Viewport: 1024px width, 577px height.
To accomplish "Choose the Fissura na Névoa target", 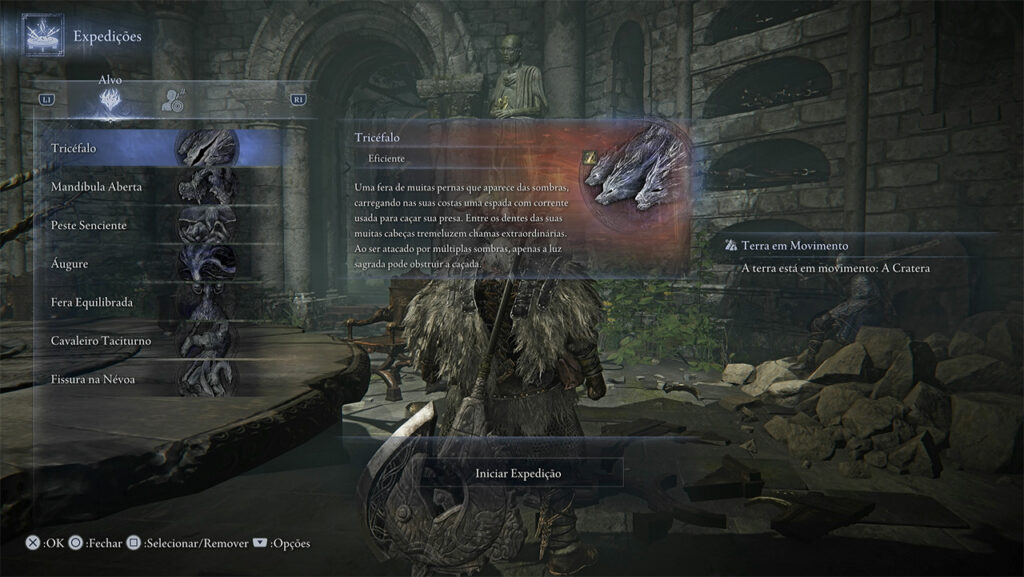I will click(150, 379).
